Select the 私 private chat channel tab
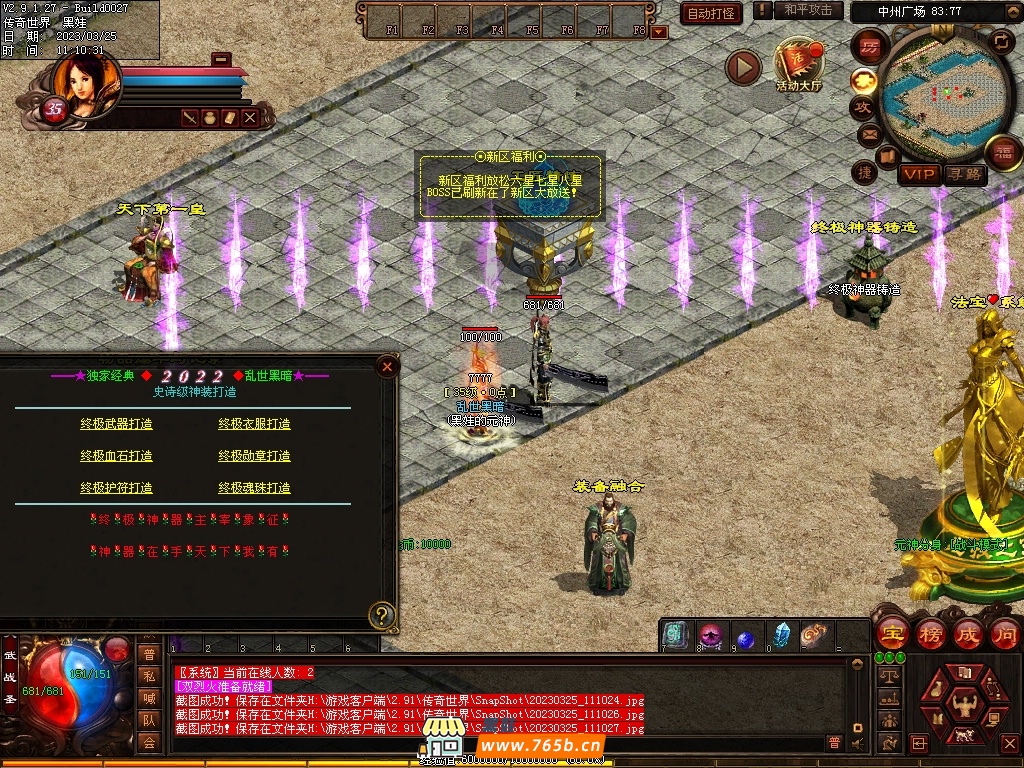This screenshot has width=1024, height=768. coord(149,676)
